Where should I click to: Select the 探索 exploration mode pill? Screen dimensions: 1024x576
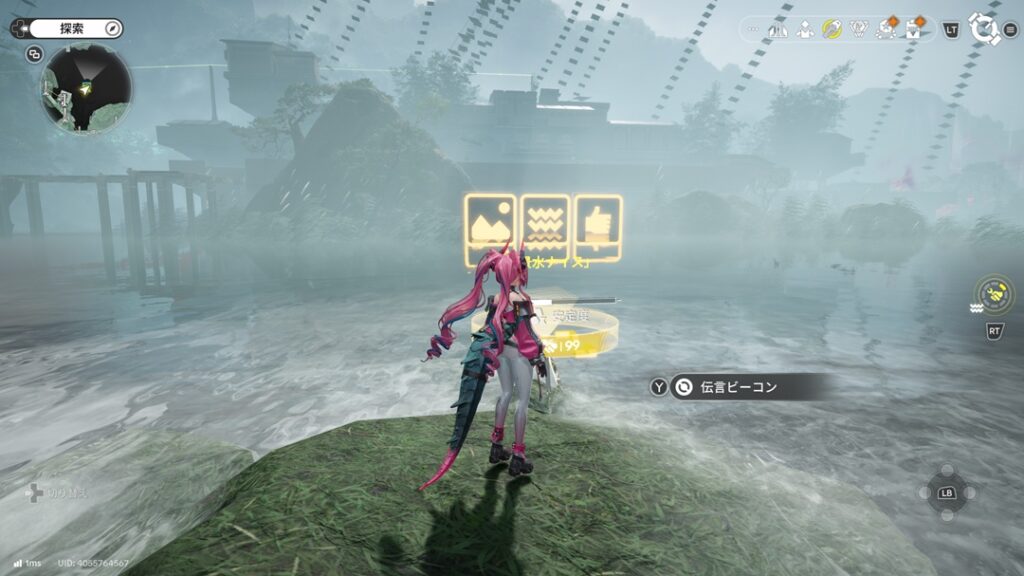point(66,29)
